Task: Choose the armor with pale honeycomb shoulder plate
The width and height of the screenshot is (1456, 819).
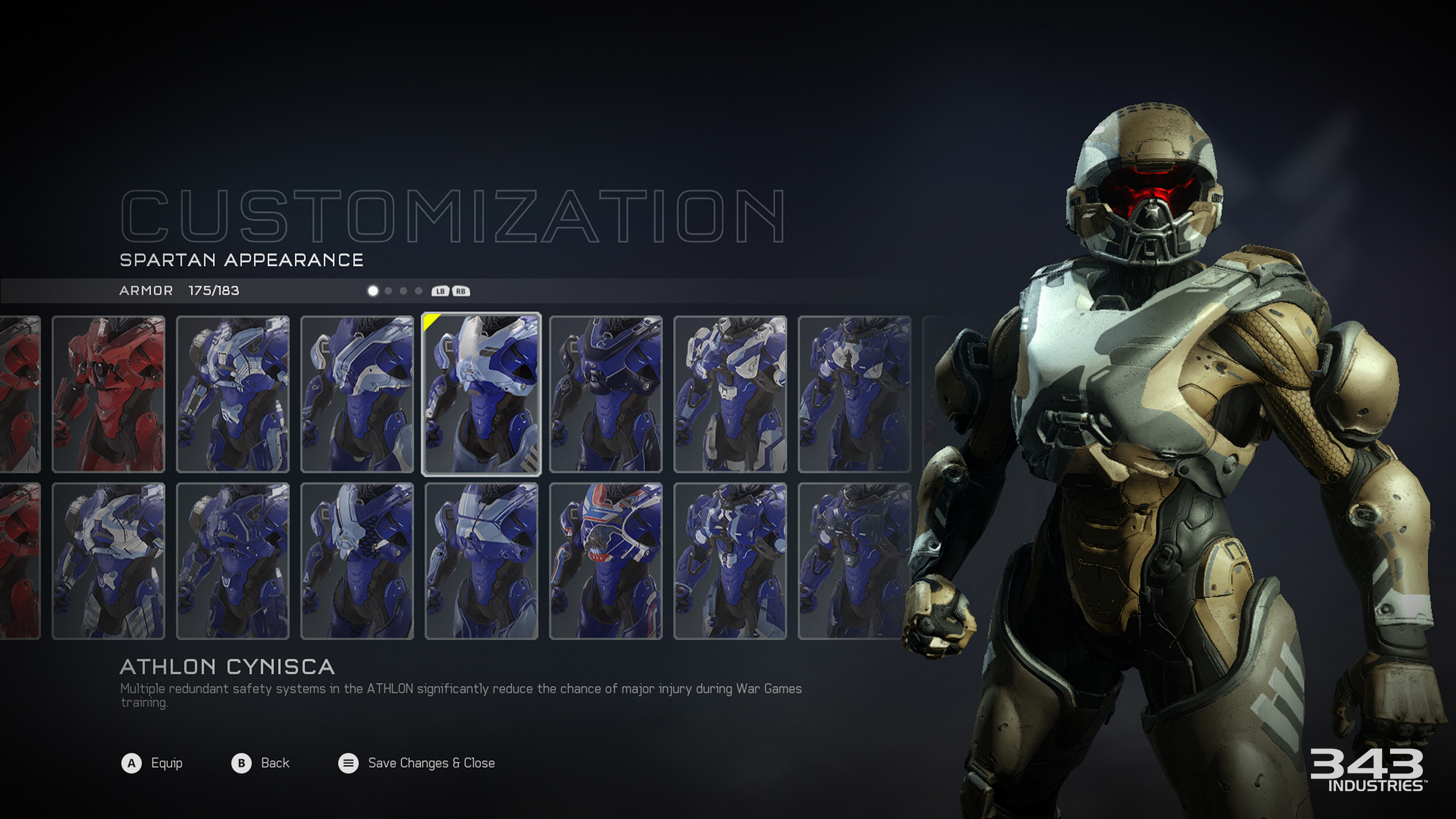Action: tap(357, 561)
